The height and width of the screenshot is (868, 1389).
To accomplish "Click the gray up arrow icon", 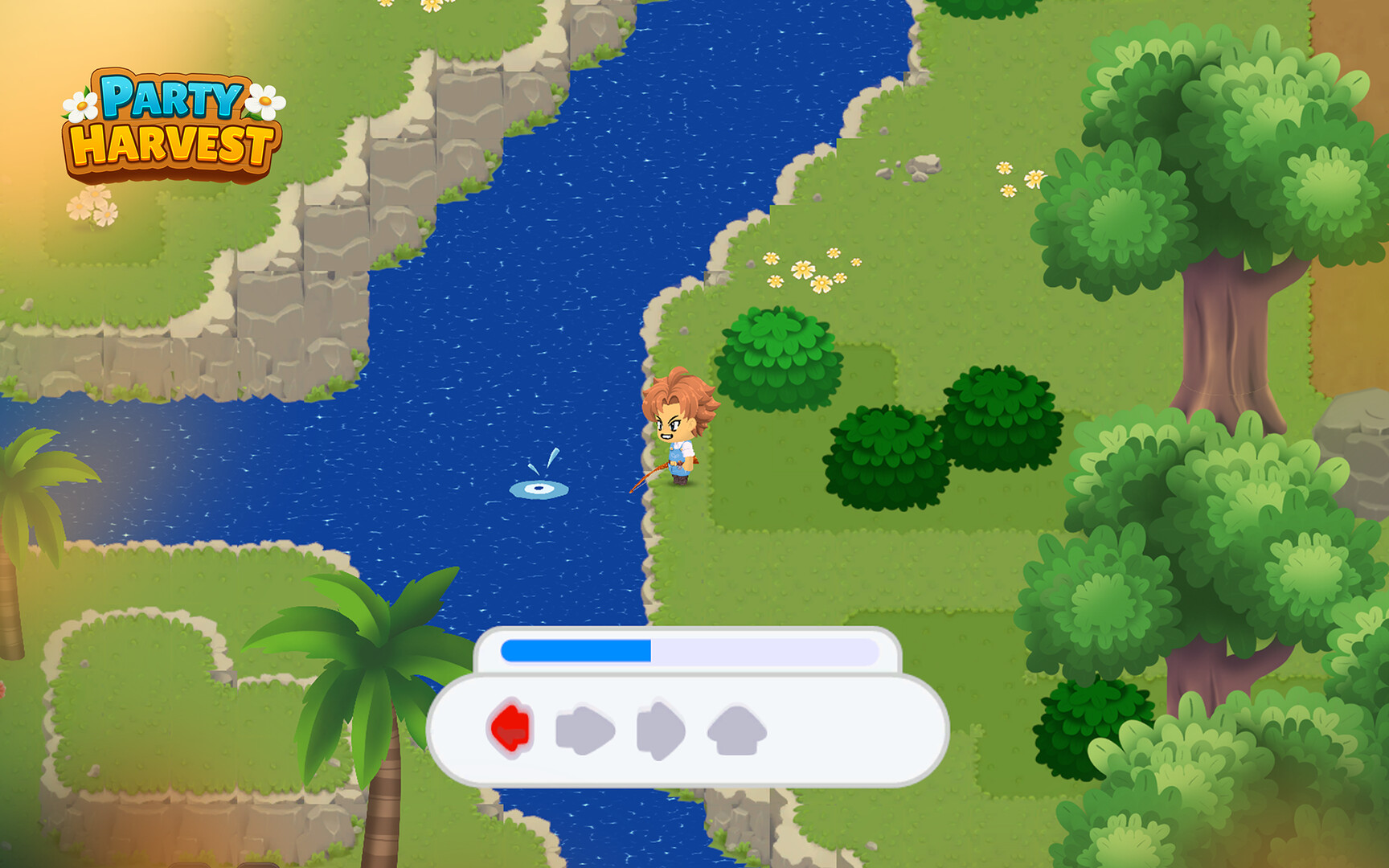I will (736, 727).
